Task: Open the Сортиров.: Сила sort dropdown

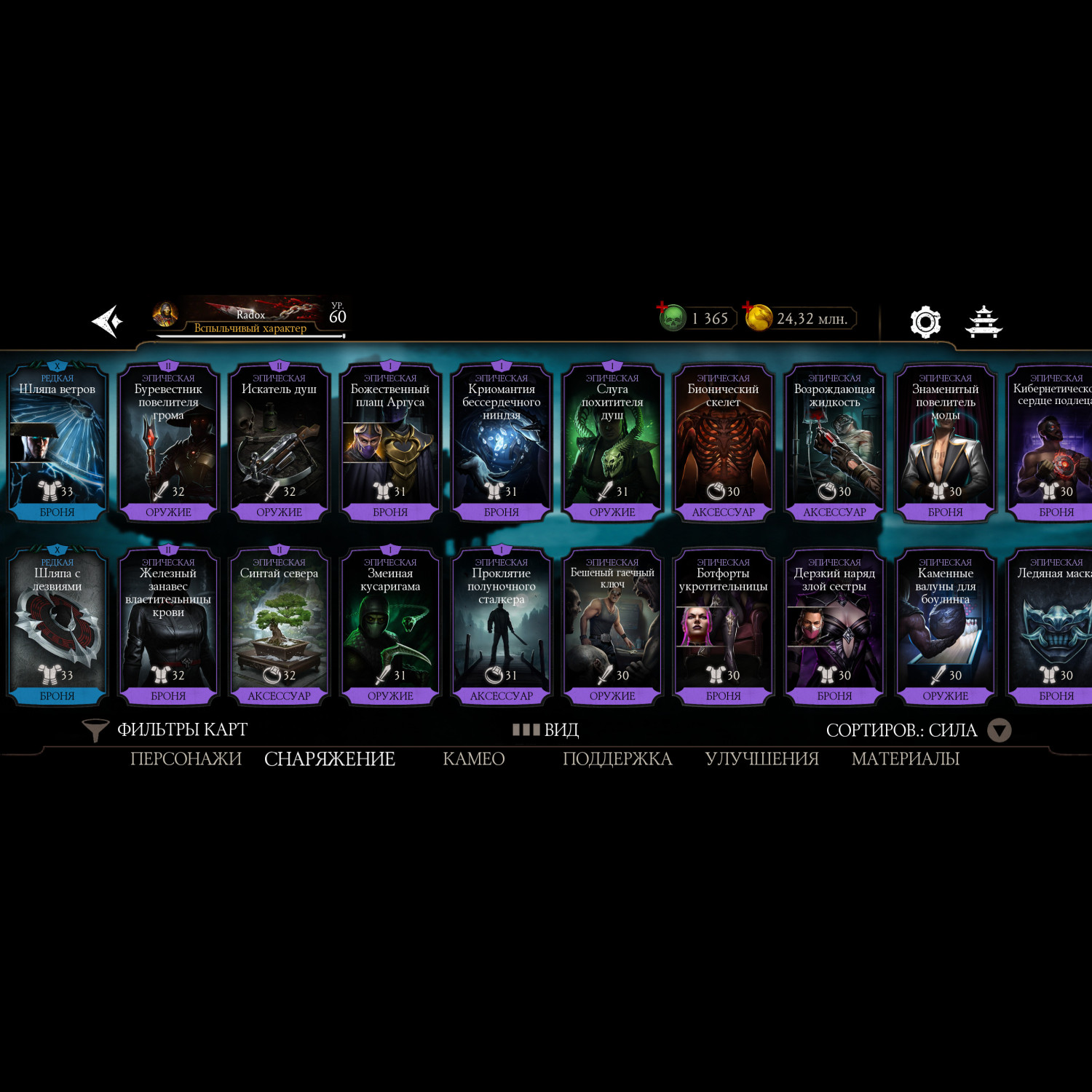Action: 917,730
